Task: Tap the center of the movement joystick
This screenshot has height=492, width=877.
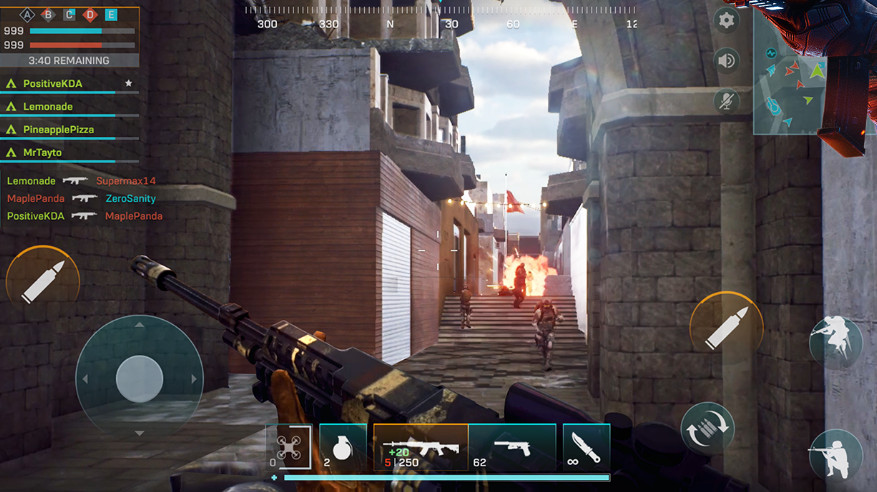Action: [139, 378]
